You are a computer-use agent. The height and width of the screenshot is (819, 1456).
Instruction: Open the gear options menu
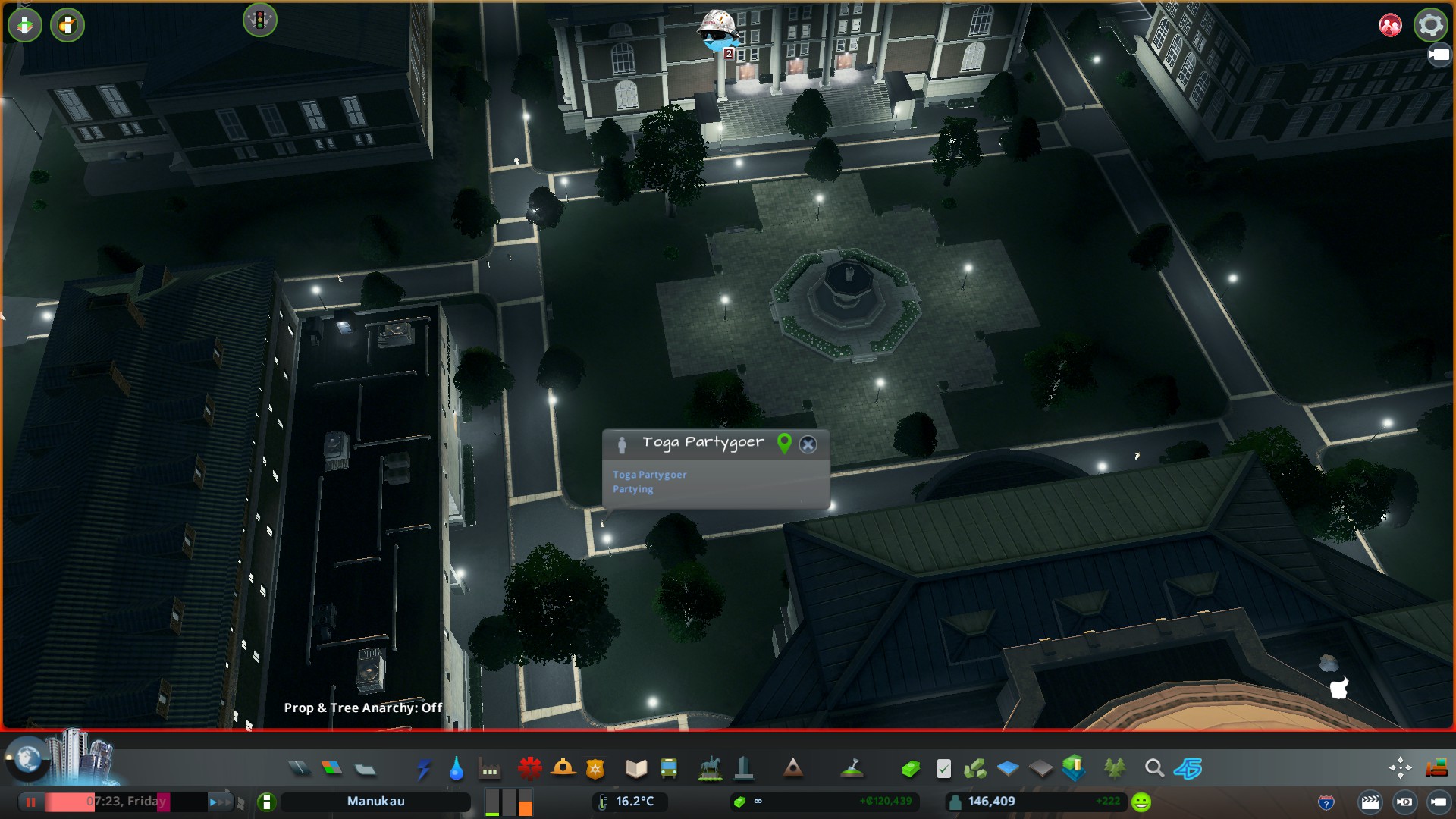point(1430,25)
